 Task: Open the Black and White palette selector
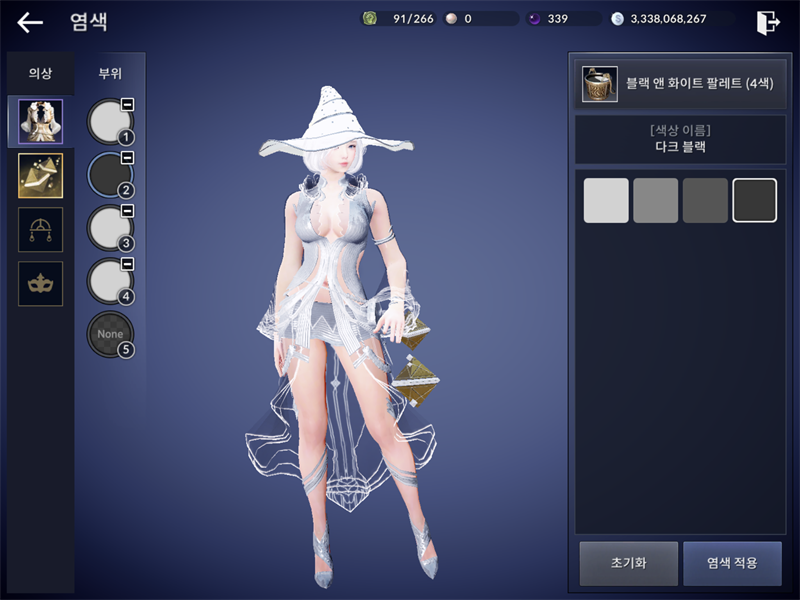(x=678, y=84)
